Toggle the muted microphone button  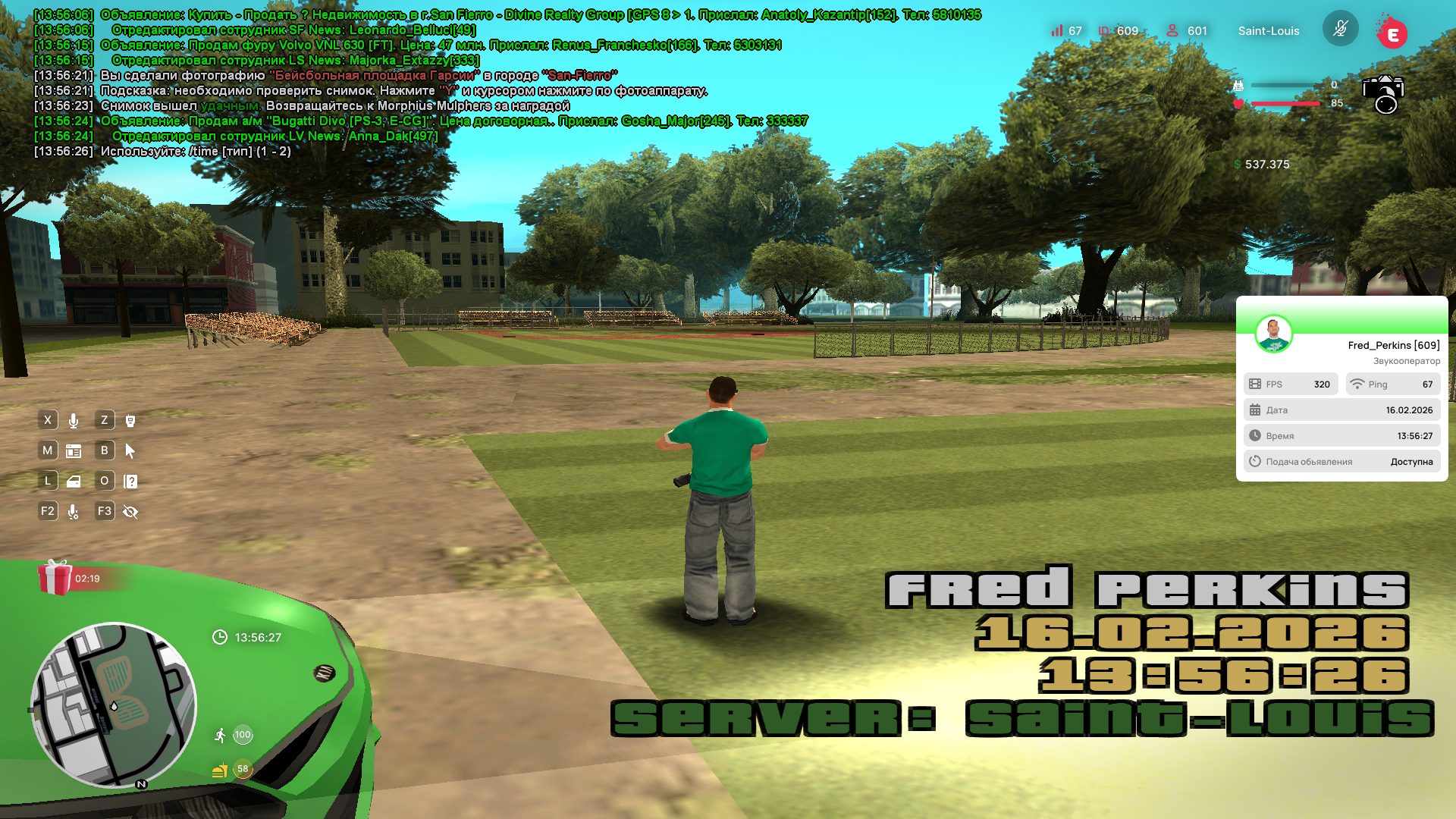click(1340, 29)
